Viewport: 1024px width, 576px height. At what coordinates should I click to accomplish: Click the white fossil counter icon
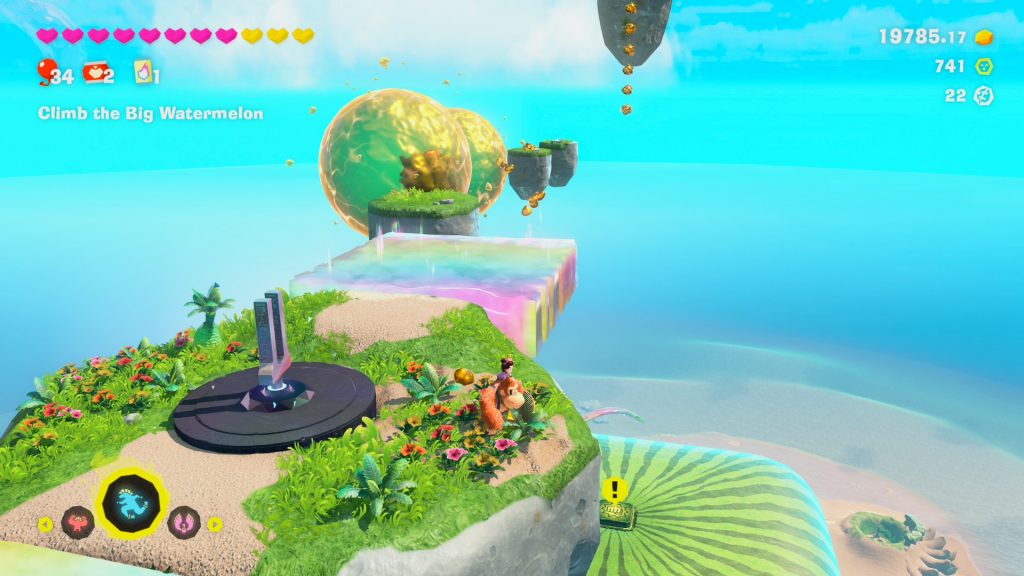tap(984, 96)
